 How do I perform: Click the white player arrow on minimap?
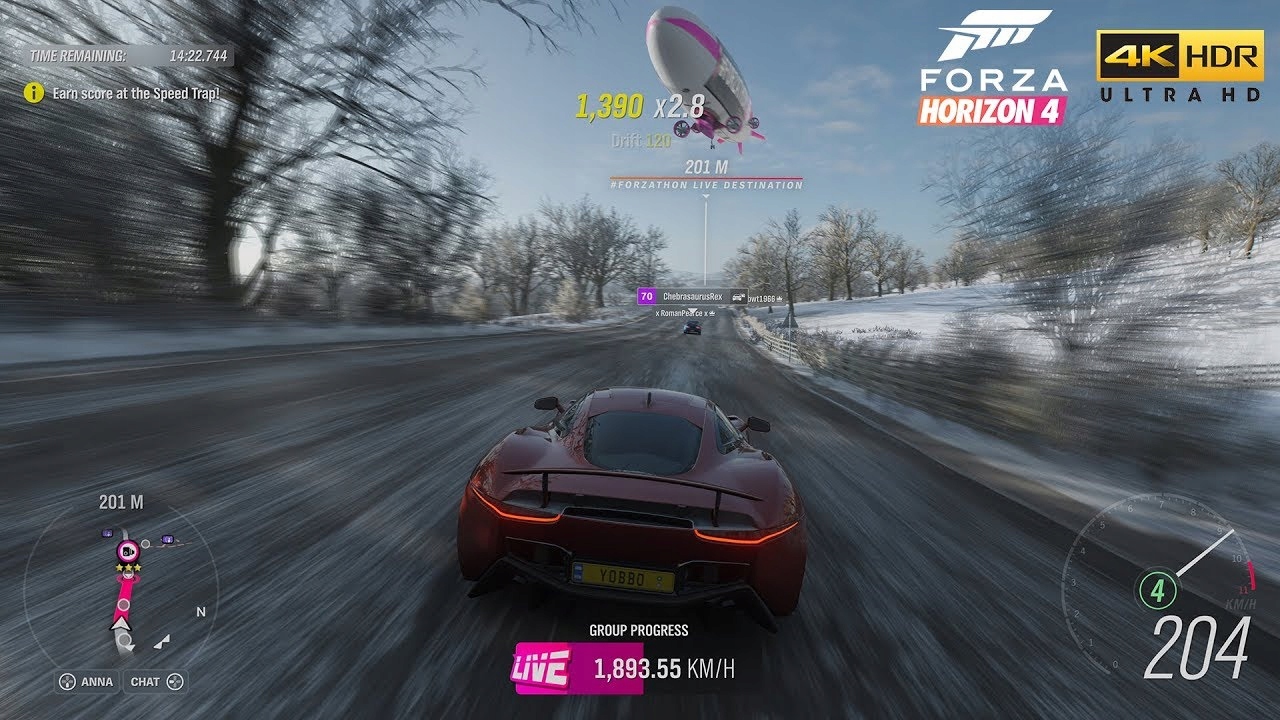pyautogui.click(x=122, y=624)
